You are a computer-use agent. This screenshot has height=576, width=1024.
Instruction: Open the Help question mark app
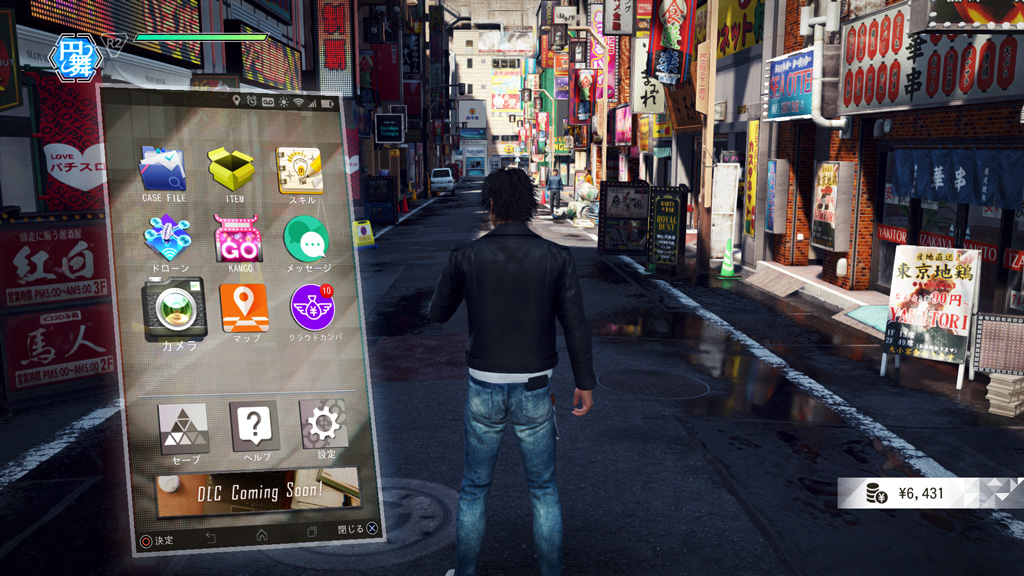tap(254, 426)
